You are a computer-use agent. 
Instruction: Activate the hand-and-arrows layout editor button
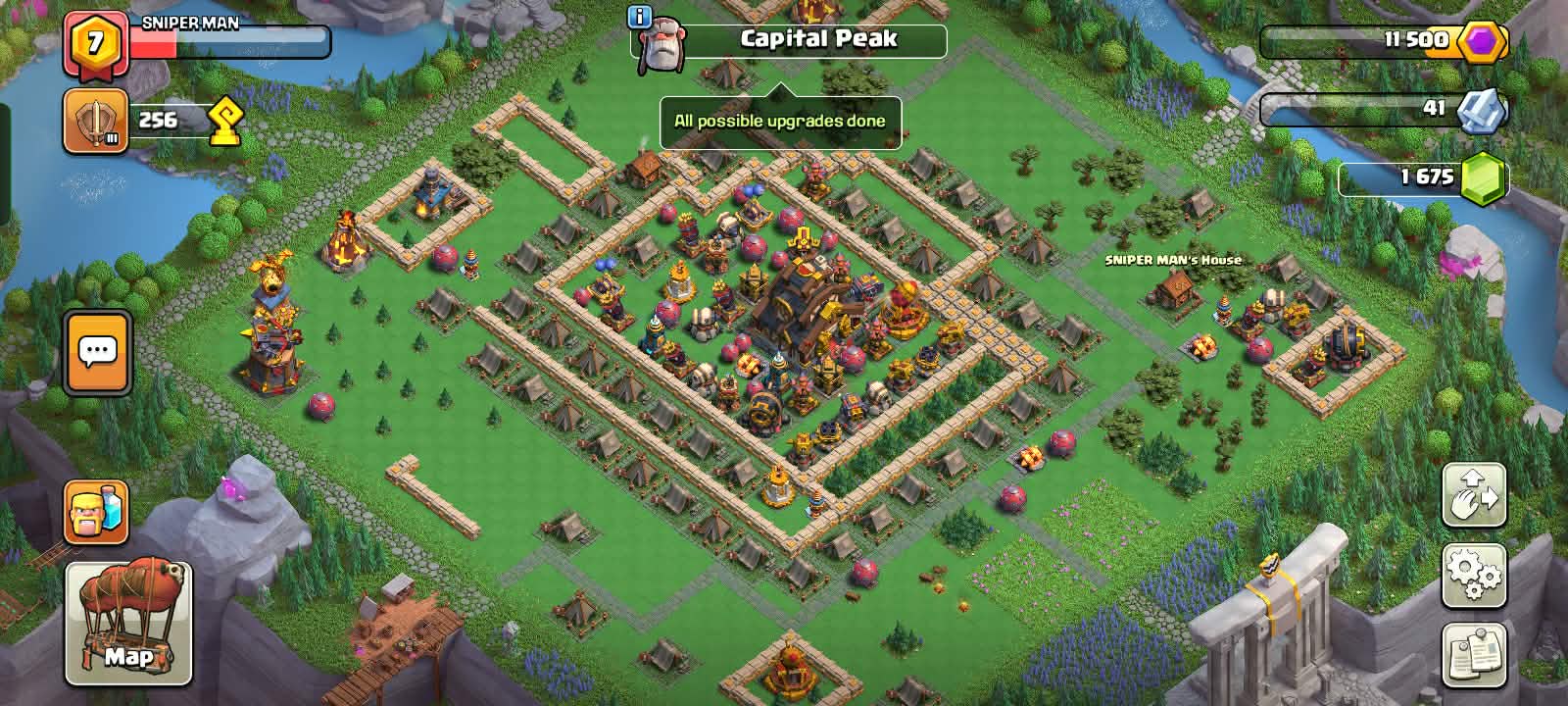point(1474,496)
